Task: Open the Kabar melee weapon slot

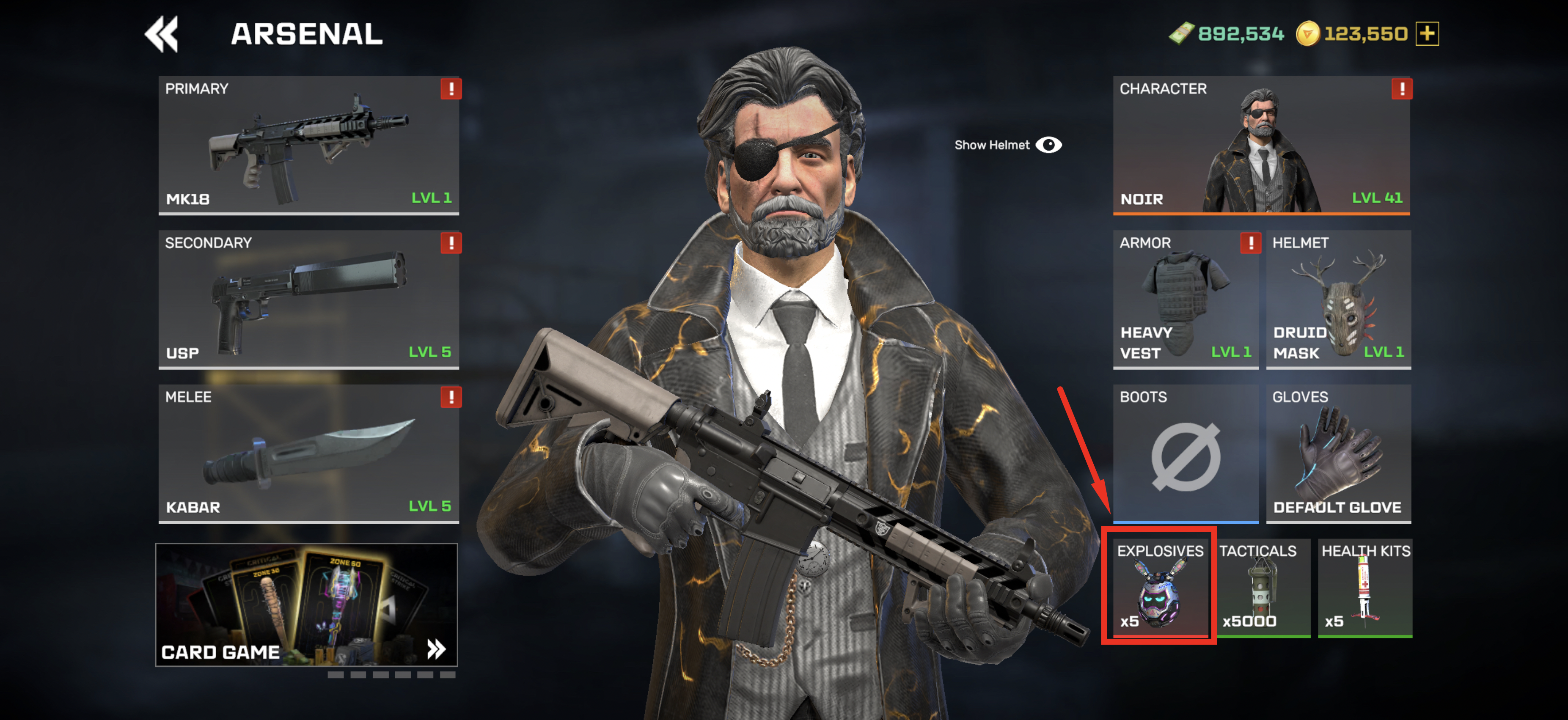Action: (x=308, y=453)
